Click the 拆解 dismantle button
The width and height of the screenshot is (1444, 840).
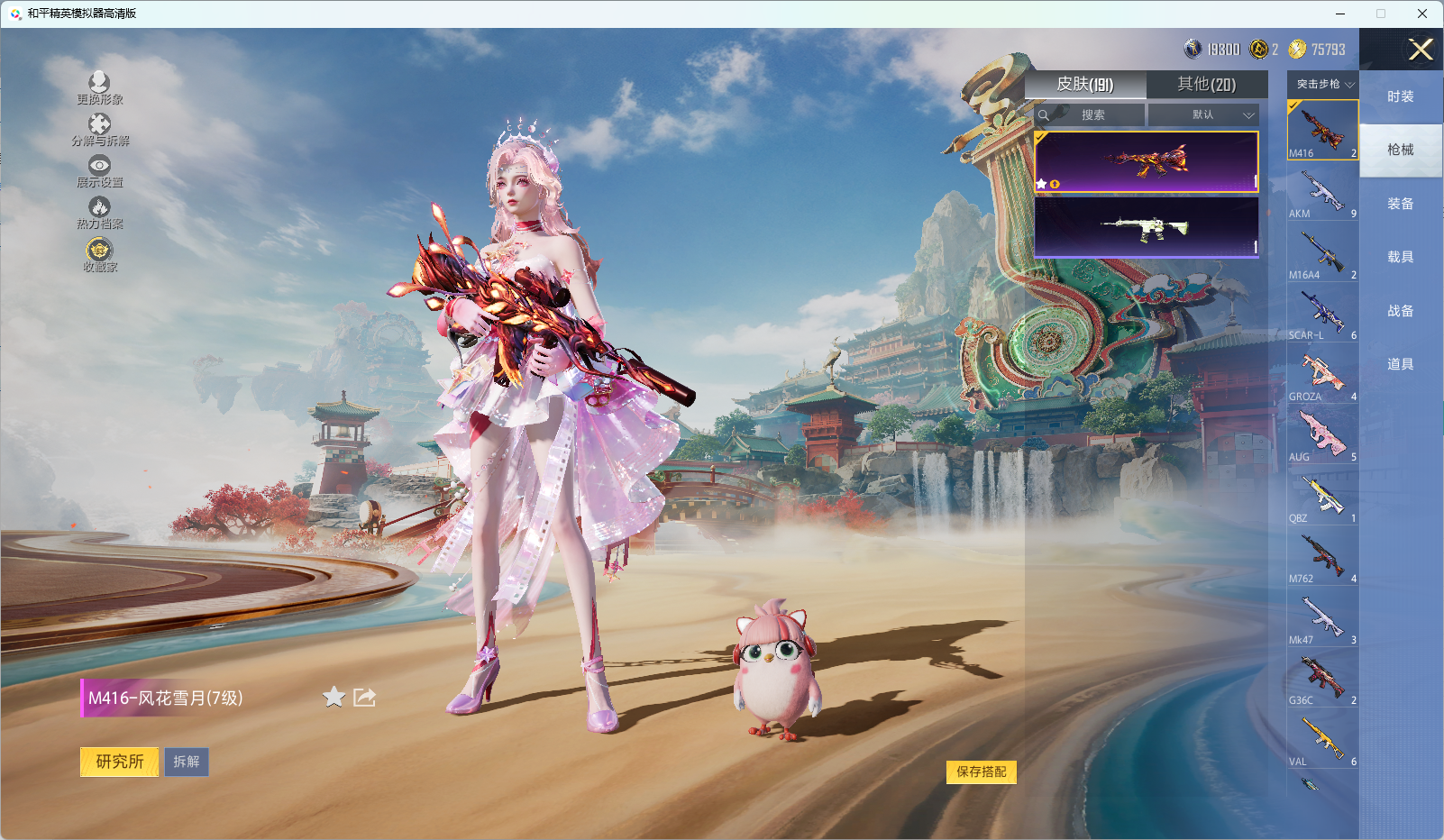187,762
